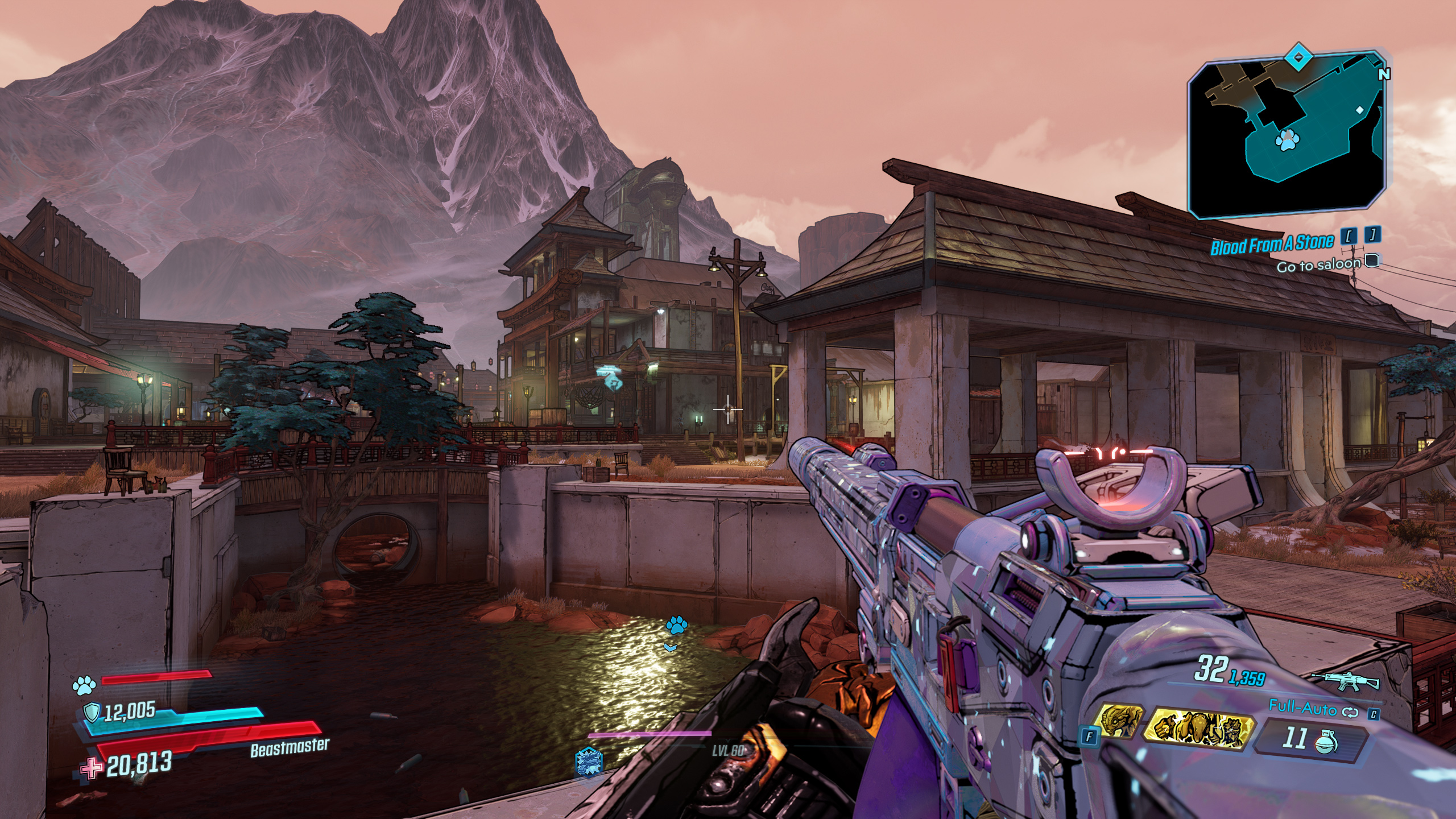Click the N compass marker on the minimap

point(1384,74)
